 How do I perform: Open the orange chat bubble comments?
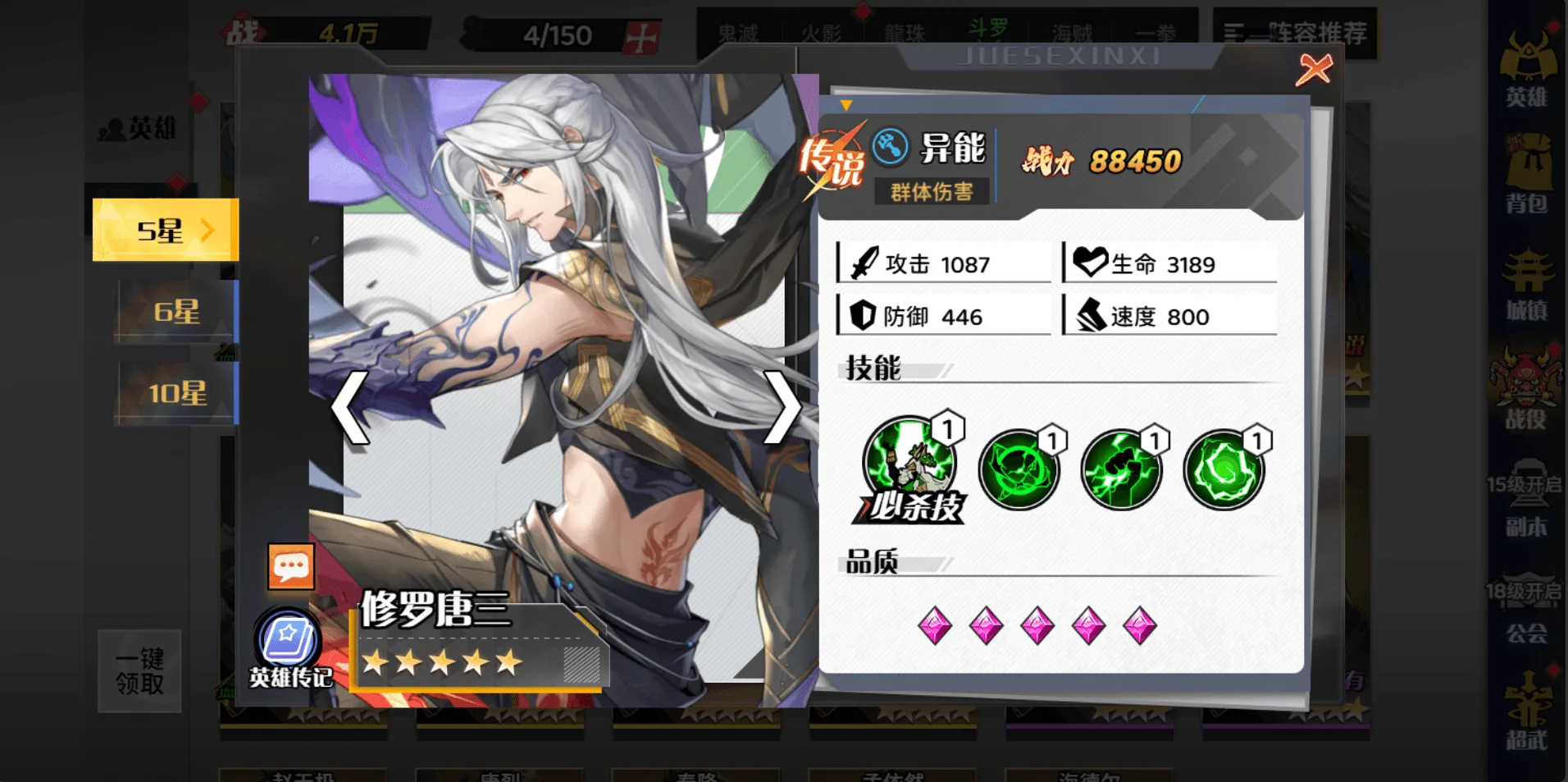coord(291,566)
